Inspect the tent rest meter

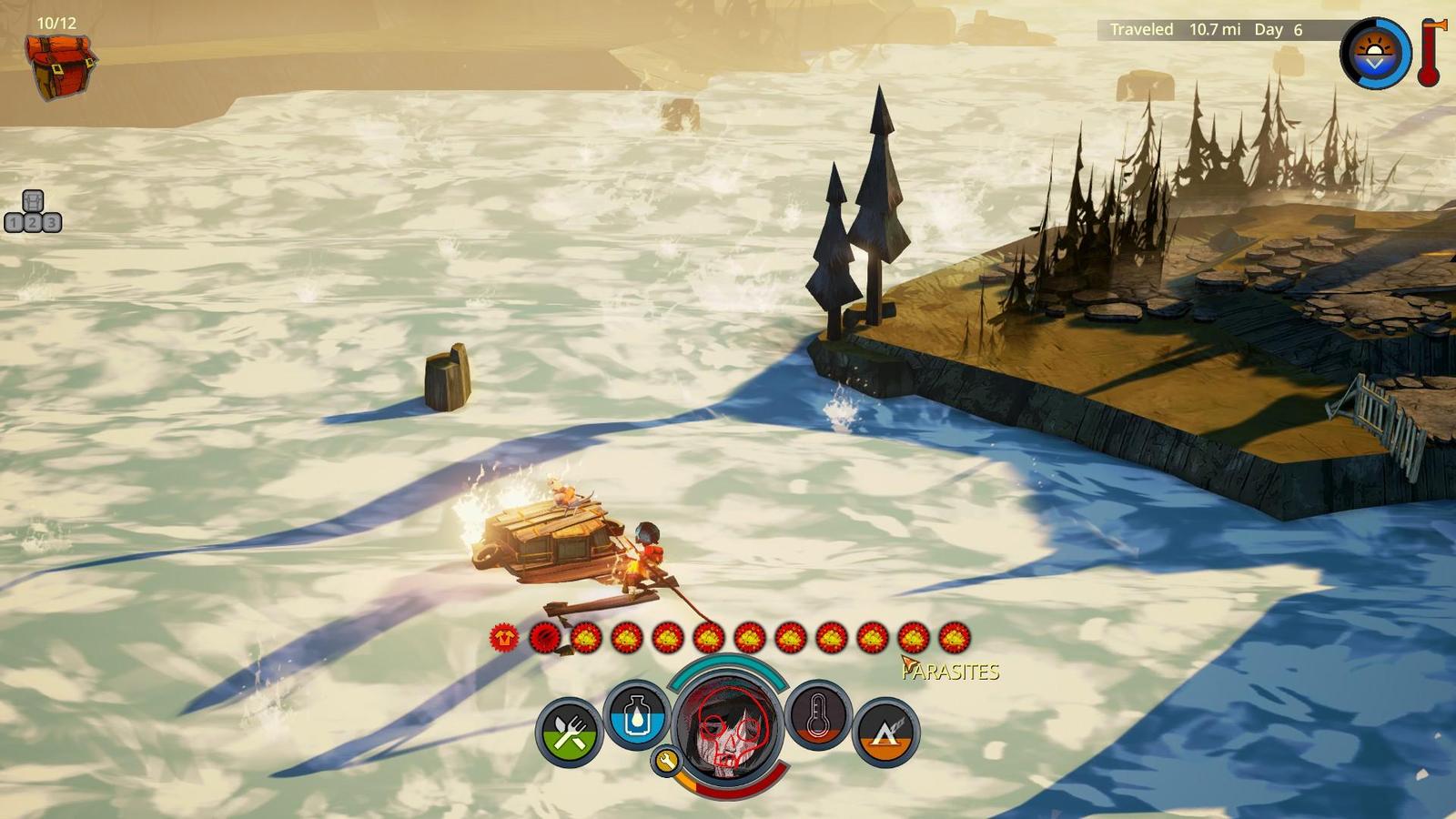(x=885, y=733)
